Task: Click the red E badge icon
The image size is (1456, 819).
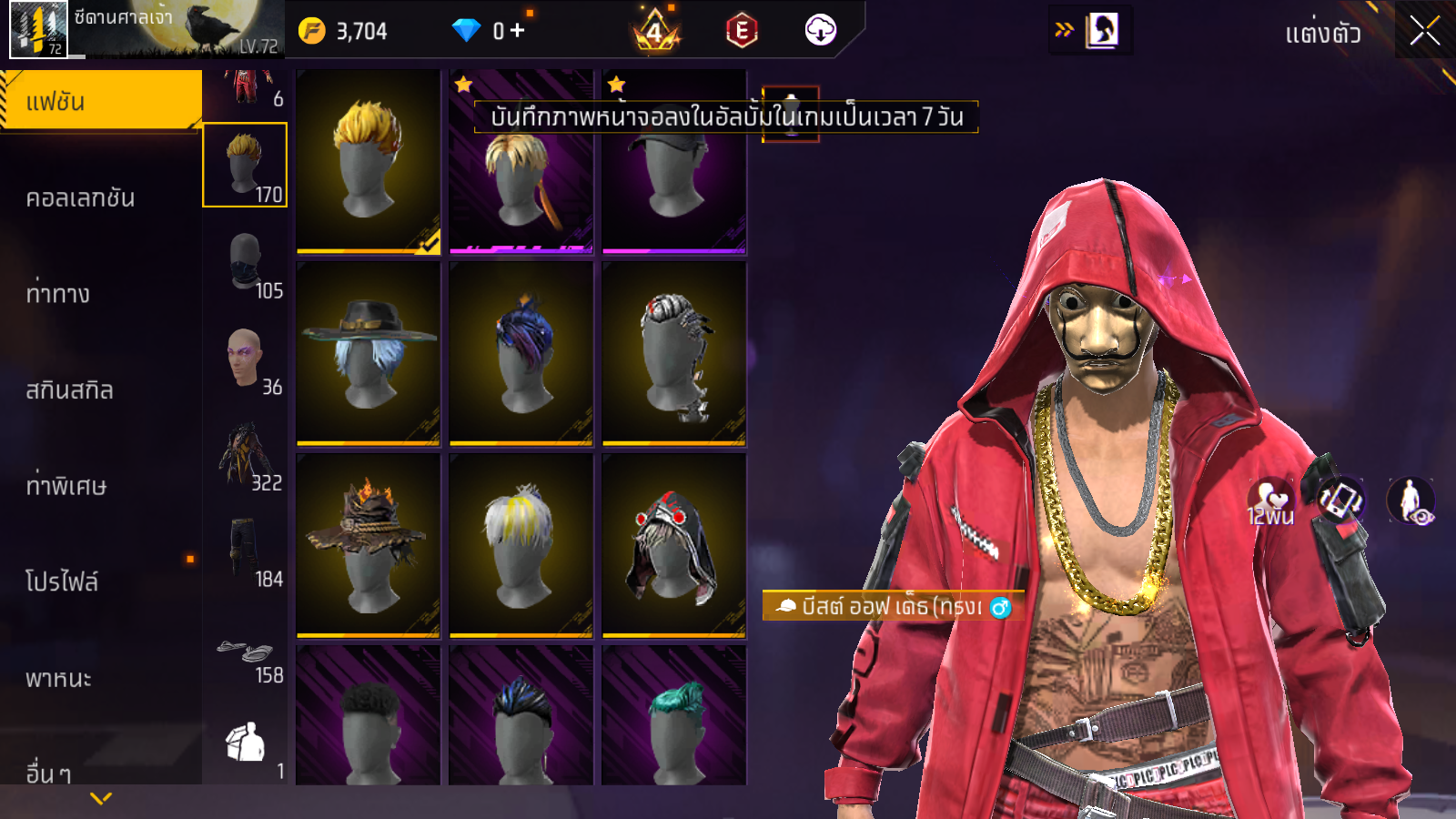Action: click(742, 31)
